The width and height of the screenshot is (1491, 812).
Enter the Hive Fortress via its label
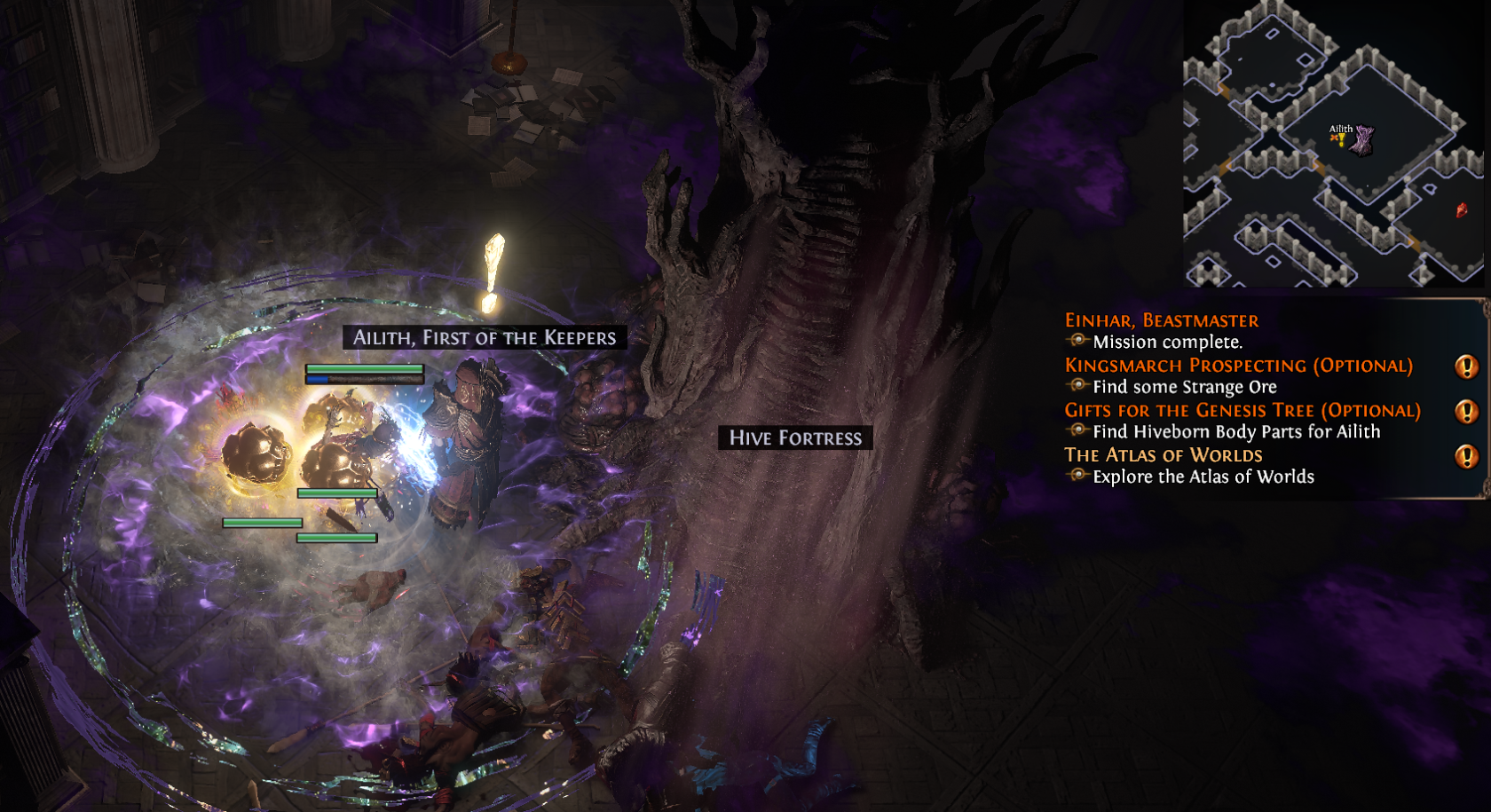coord(795,438)
